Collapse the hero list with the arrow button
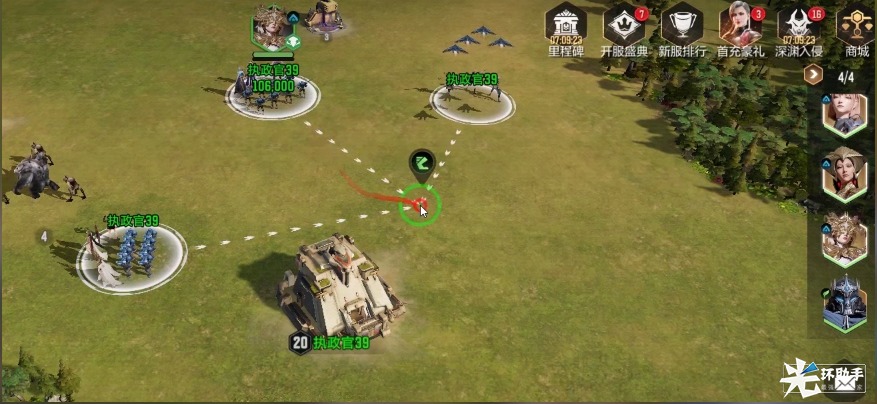 pyautogui.click(x=814, y=75)
